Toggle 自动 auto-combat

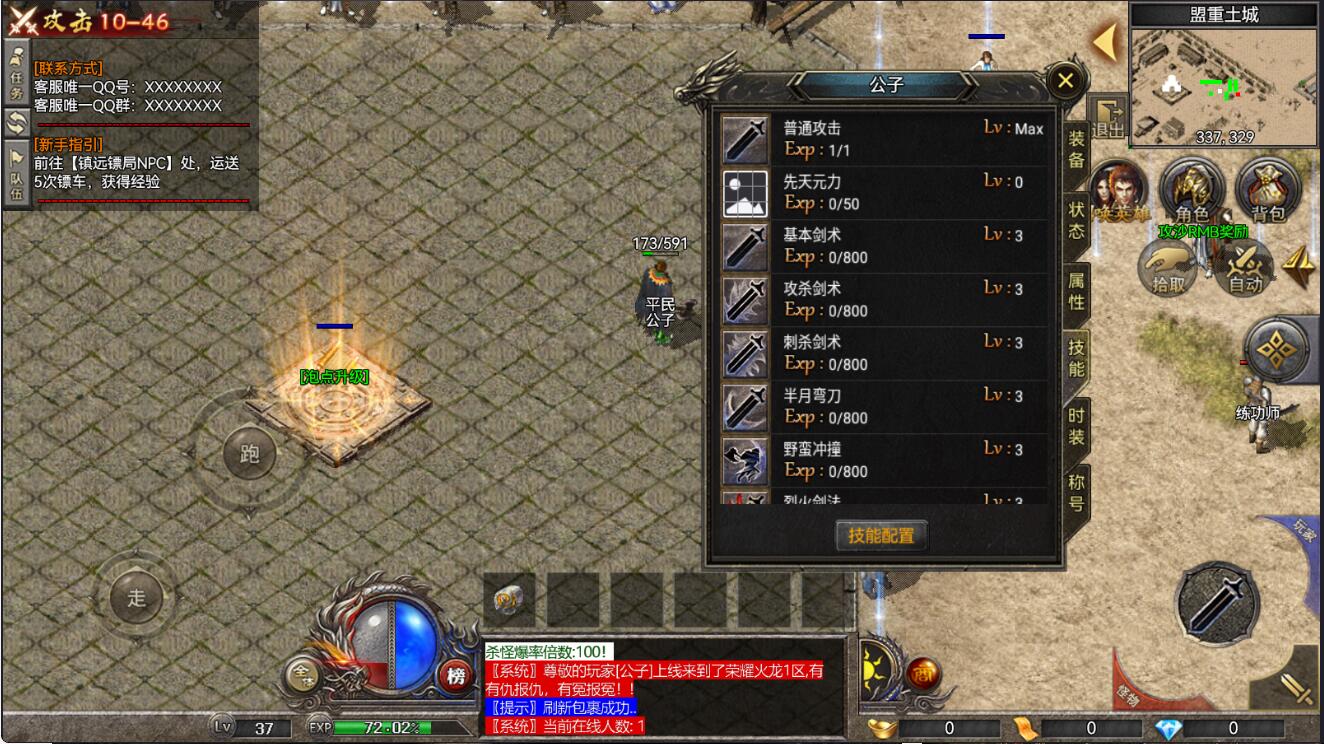(1245, 268)
